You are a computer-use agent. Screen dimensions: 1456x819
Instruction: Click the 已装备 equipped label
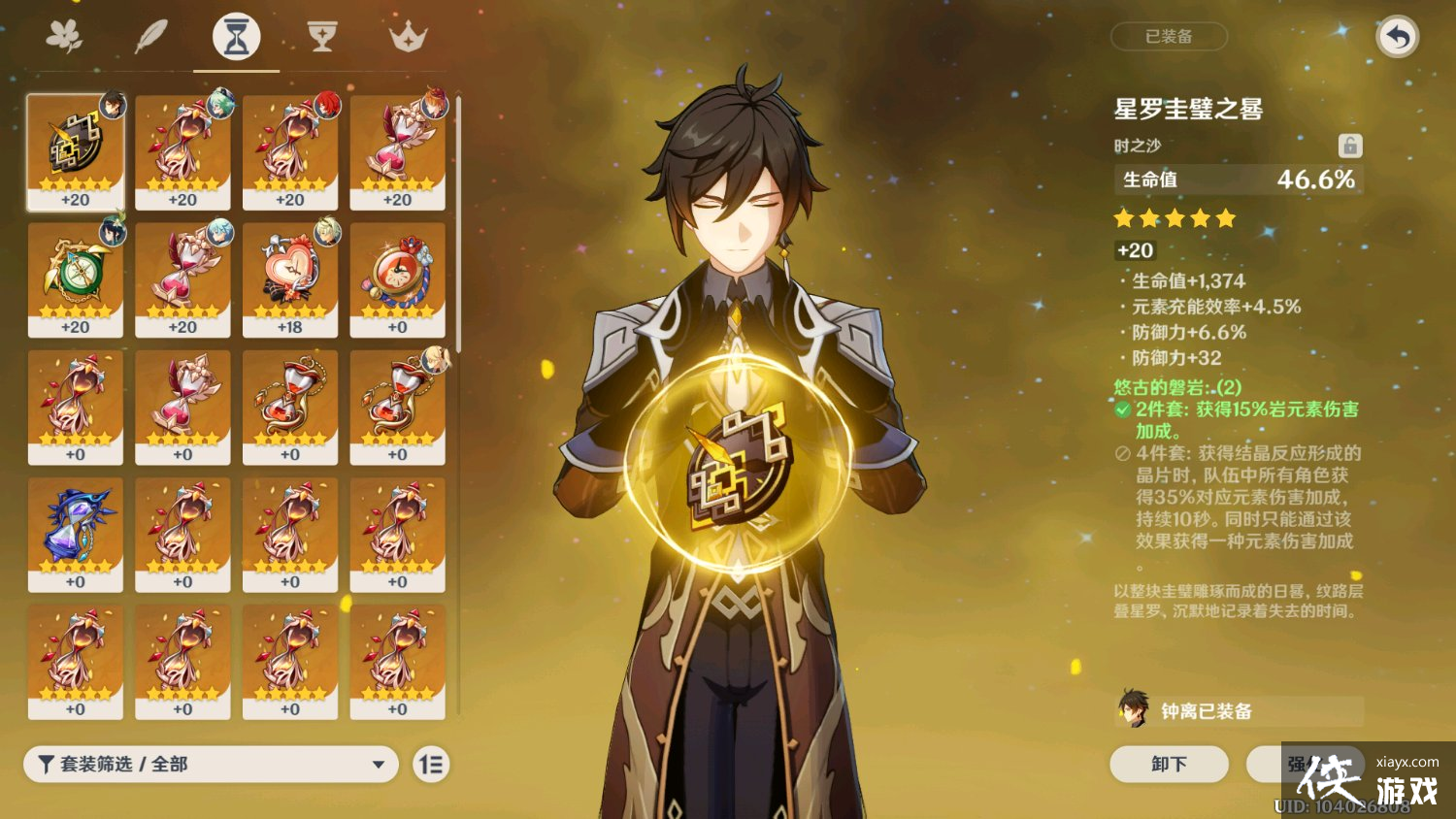pos(1168,36)
